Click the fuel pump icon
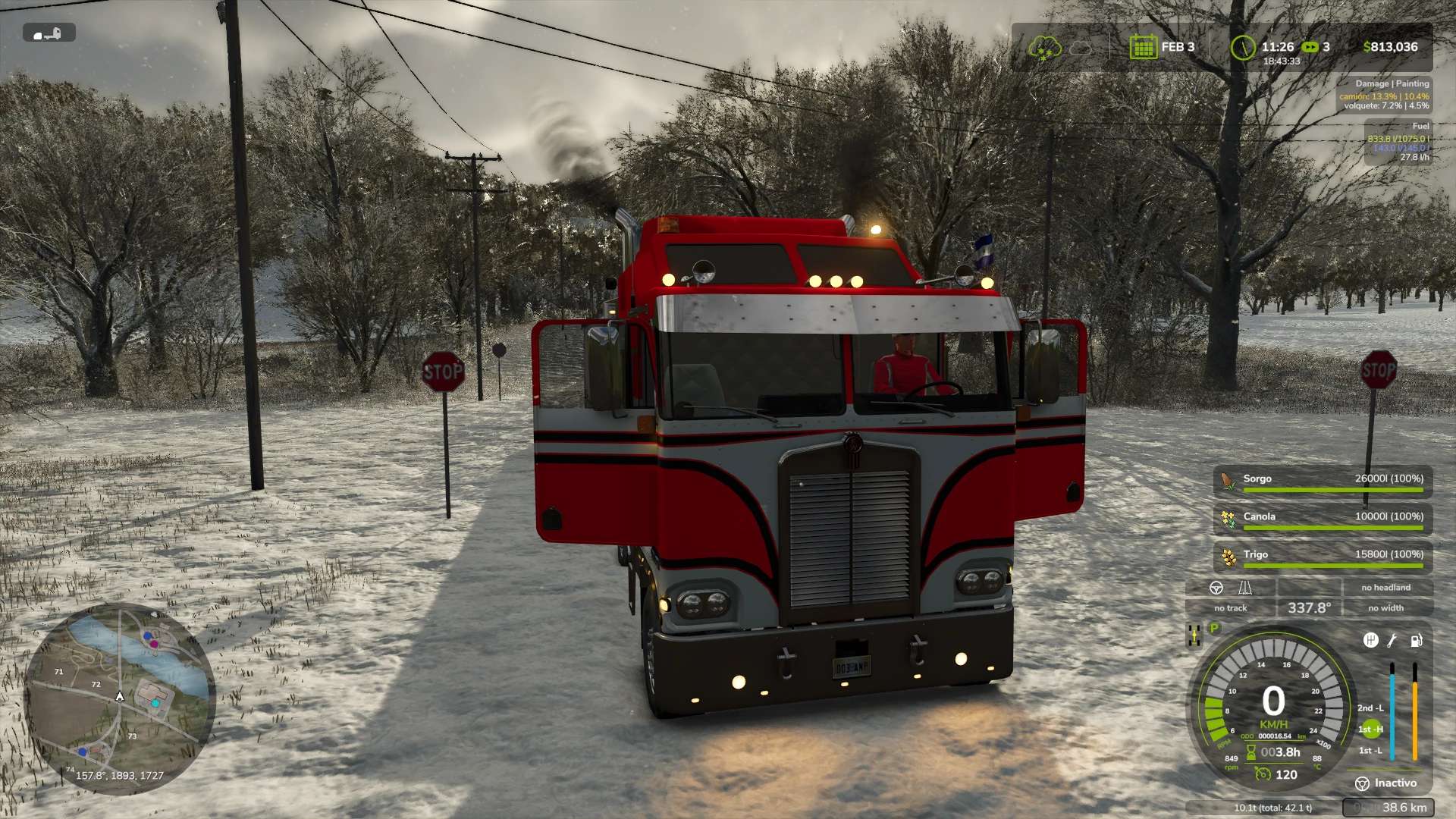The image size is (1456, 819). [1416, 641]
